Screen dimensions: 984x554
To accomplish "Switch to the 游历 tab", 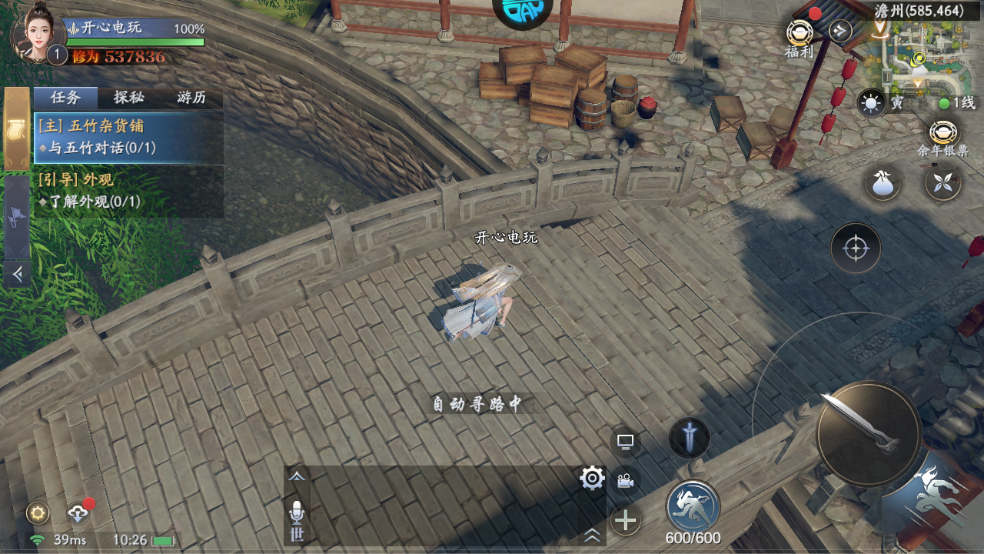I will (191, 97).
